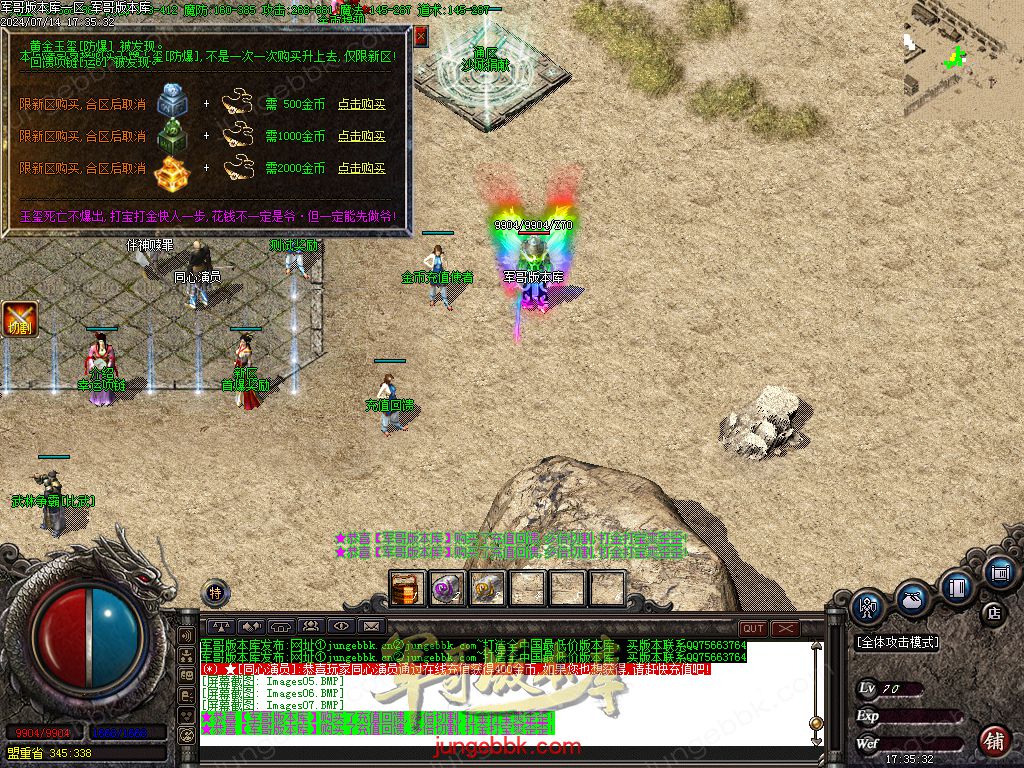Buy the 2000 gold golden seal bundle

(x=361, y=168)
